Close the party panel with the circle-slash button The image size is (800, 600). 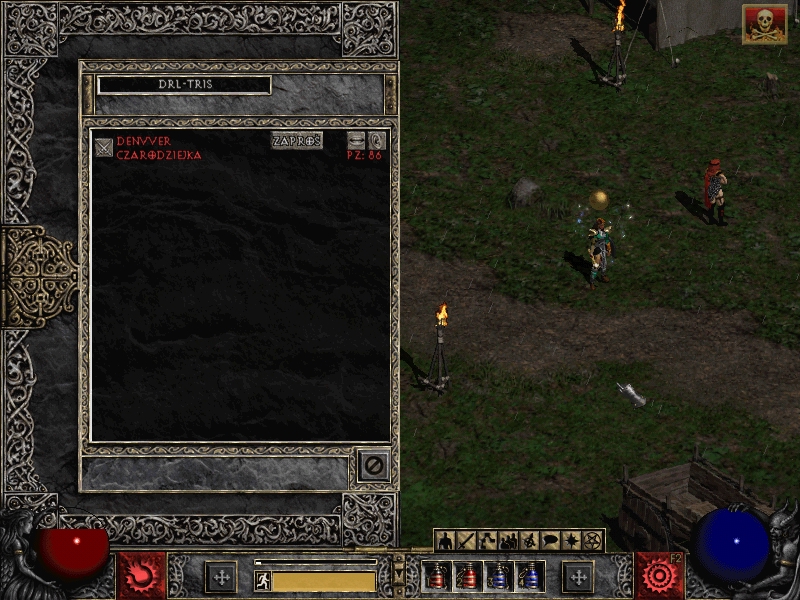point(373,465)
